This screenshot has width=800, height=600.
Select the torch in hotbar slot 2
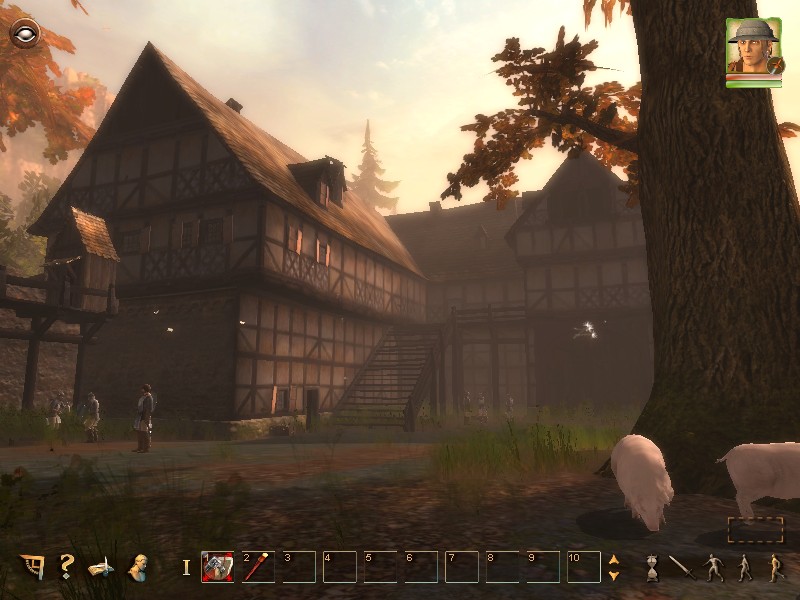pyautogui.click(x=257, y=567)
